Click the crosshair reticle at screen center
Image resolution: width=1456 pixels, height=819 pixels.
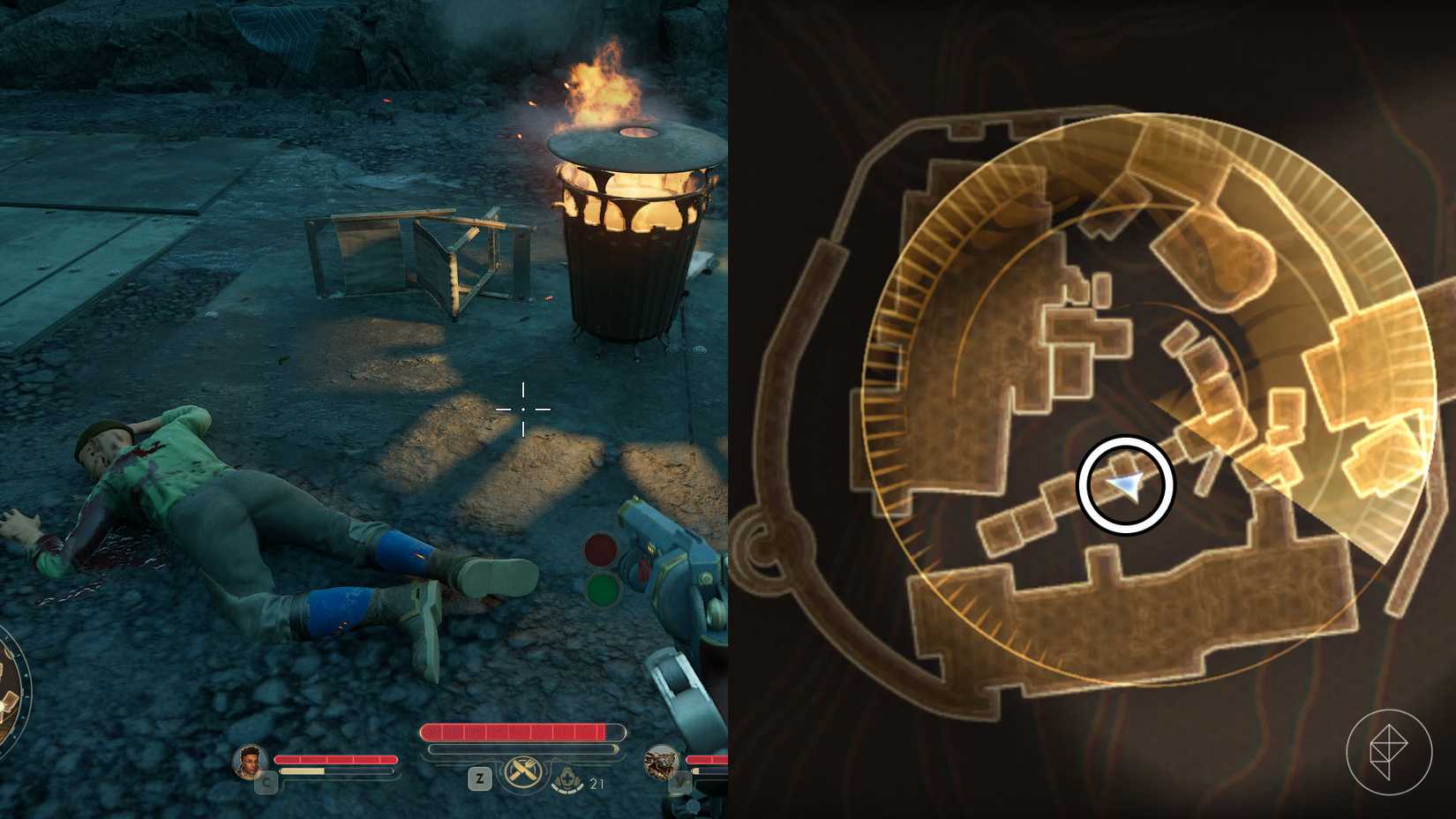coord(524,409)
